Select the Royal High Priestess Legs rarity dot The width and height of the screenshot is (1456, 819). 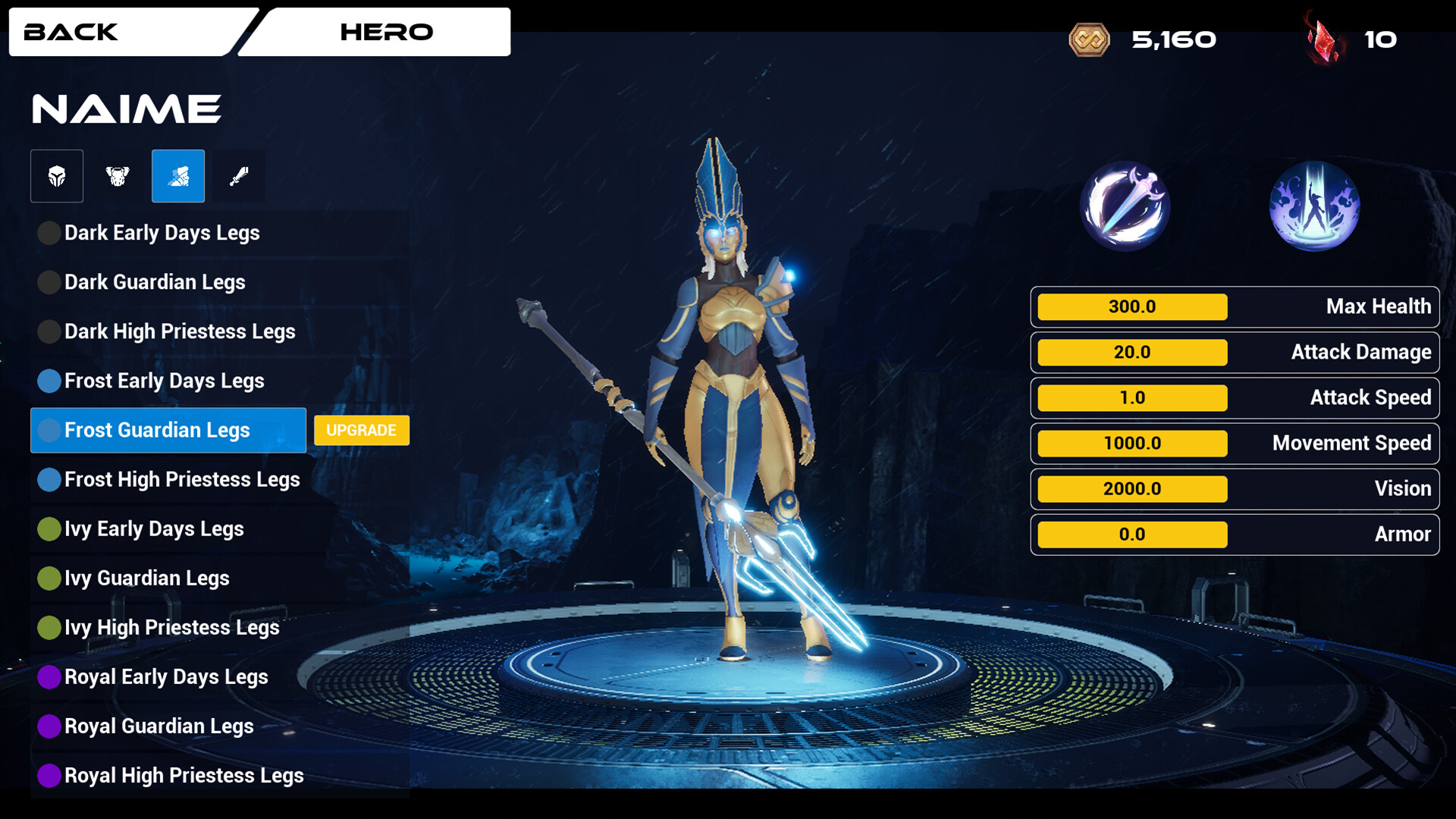[x=49, y=775]
